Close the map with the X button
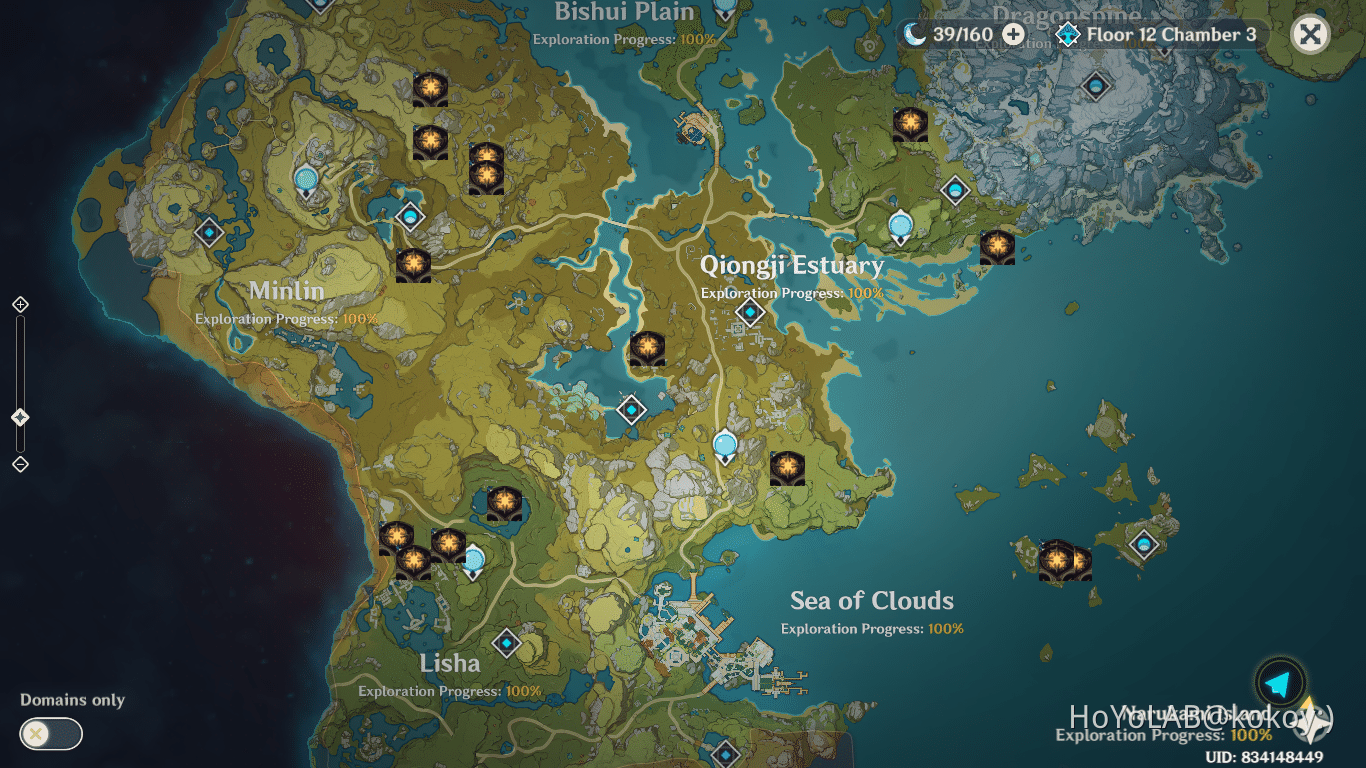This screenshot has height=768, width=1366. pyautogui.click(x=1310, y=34)
